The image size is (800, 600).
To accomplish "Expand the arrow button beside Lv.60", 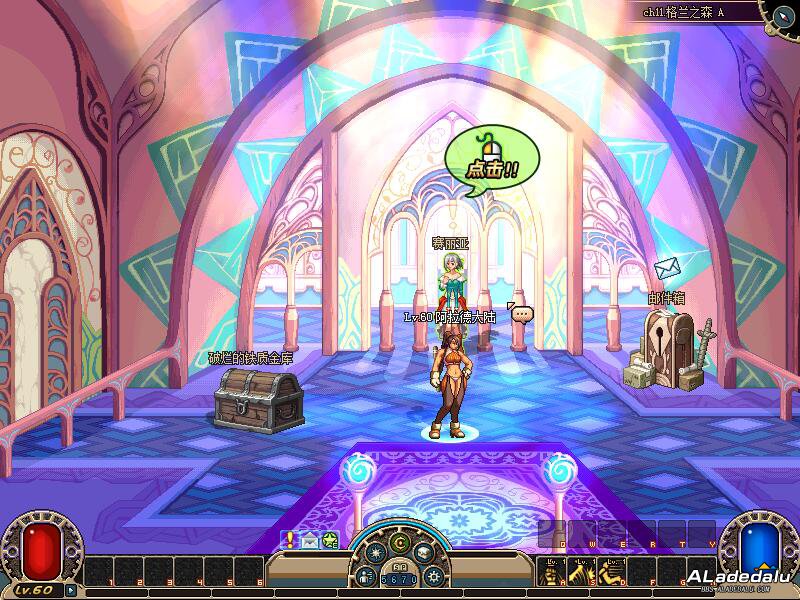I will [x=71, y=590].
